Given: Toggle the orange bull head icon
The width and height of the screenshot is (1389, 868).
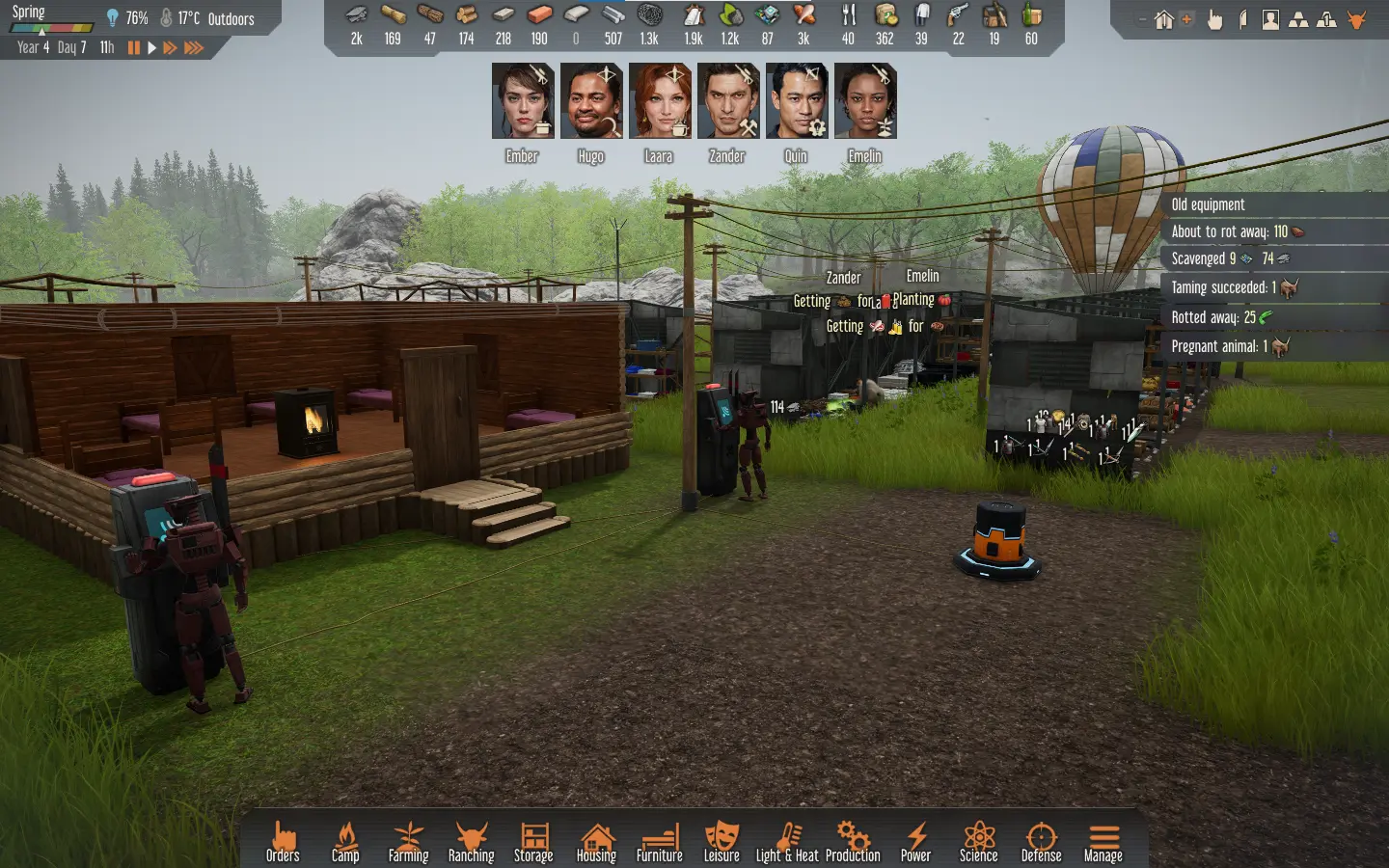Looking at the screenshot, I should click(x=1357, y=19).
